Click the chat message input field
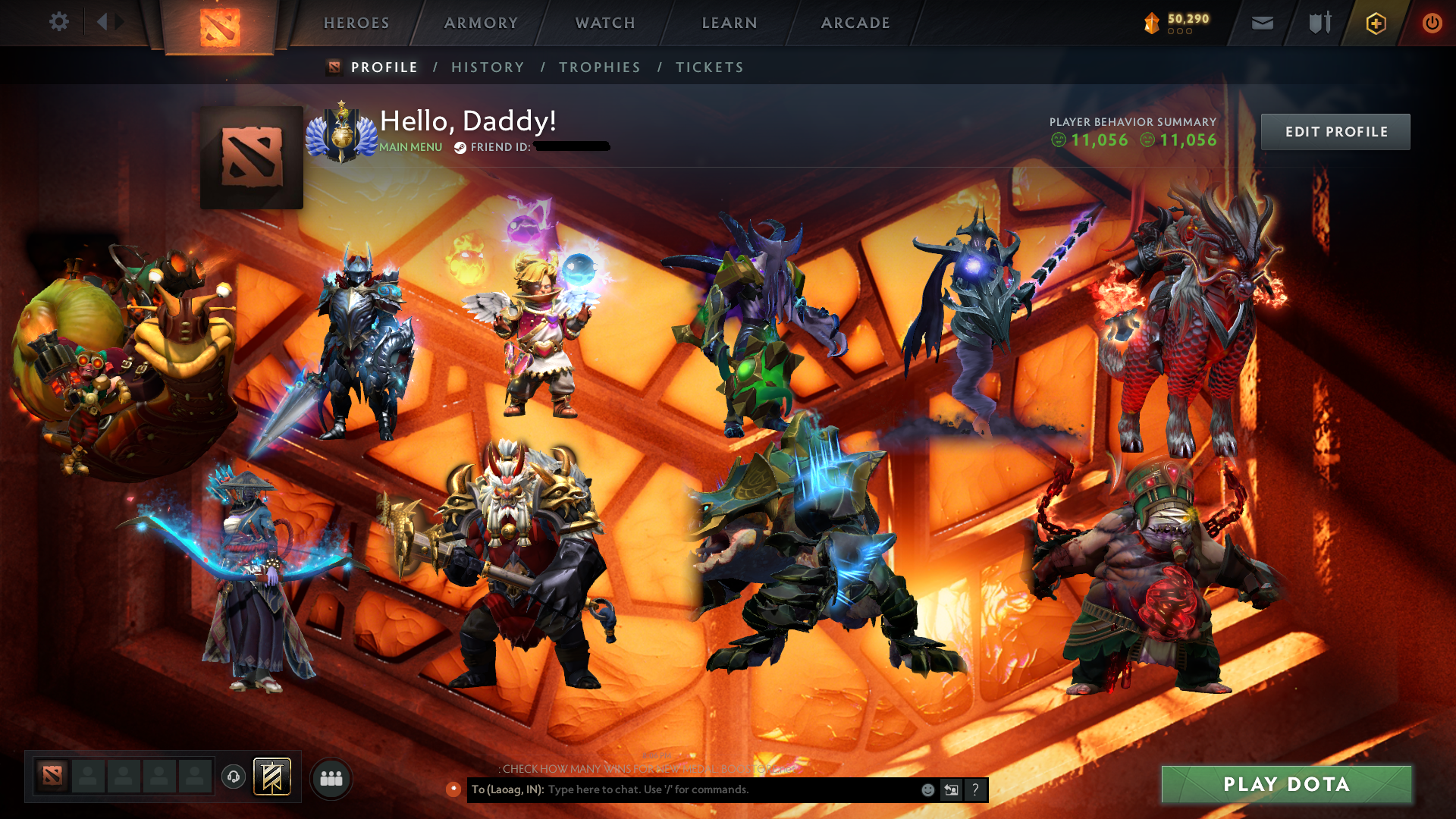The height and width of the screenshot is (819, 1456). click(x=728, y=789)
